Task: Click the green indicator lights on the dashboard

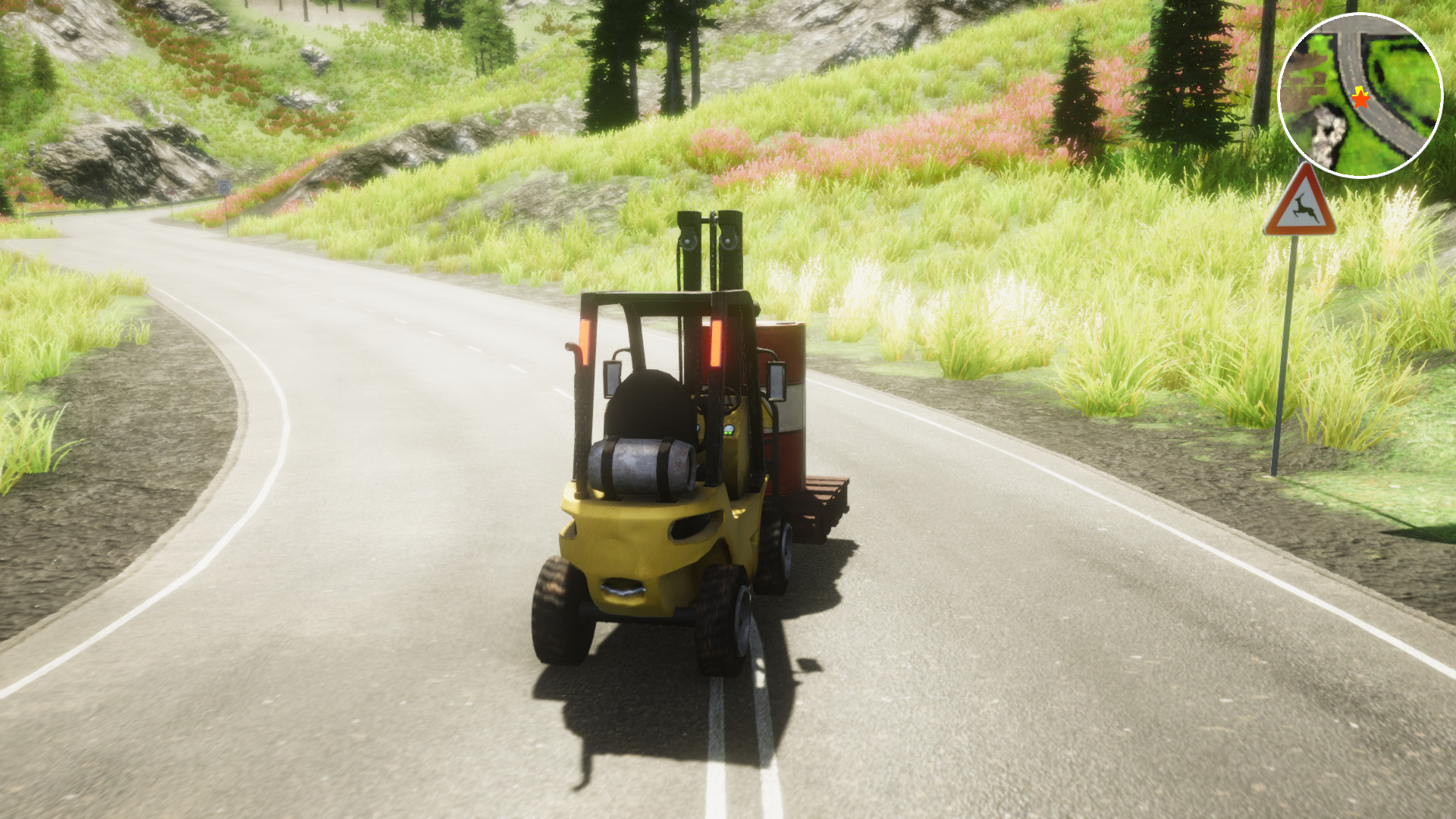Action: pyautogui.click(x=730, y=431)
